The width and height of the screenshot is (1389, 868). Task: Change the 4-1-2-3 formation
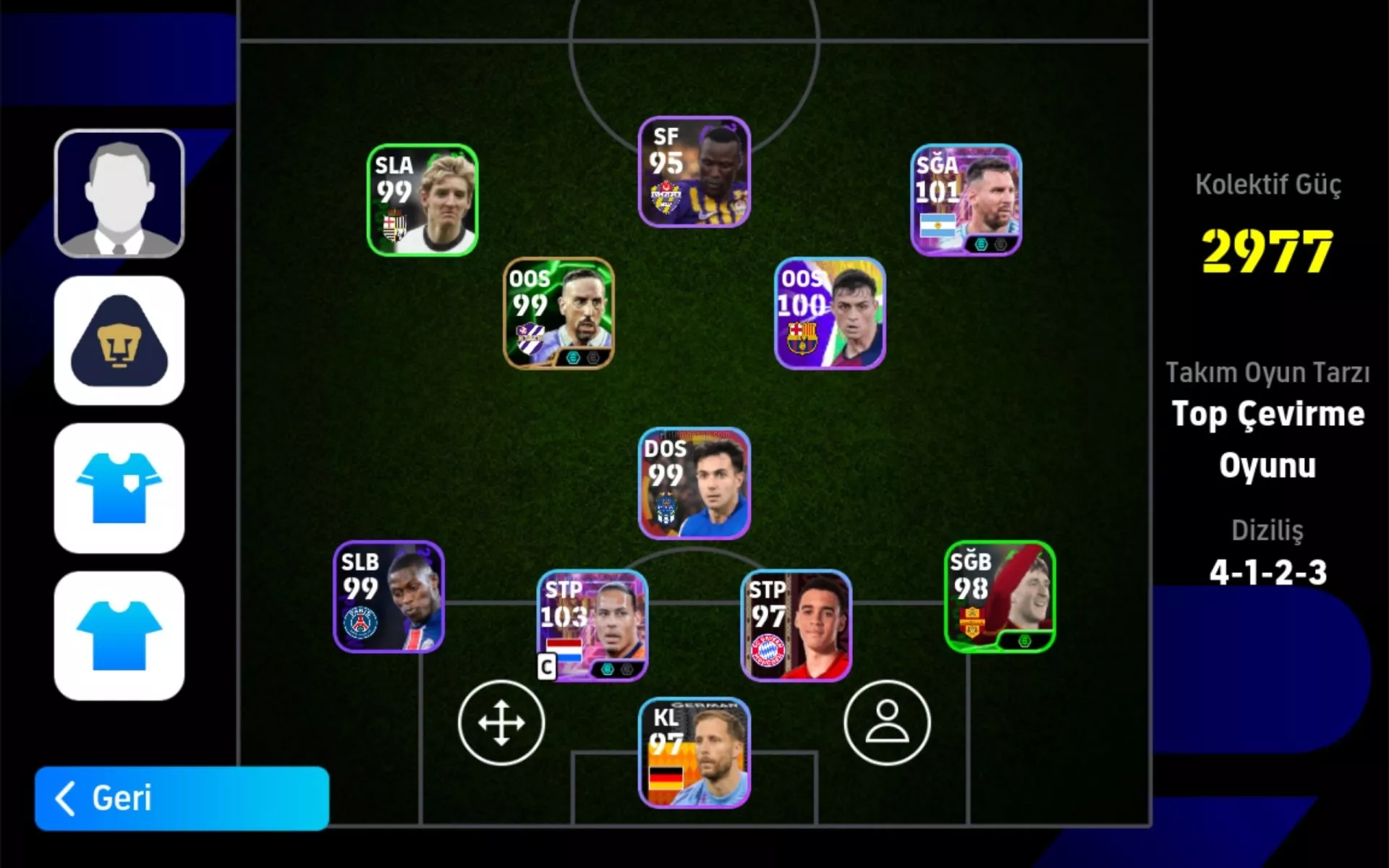(x=1267, y=572)
